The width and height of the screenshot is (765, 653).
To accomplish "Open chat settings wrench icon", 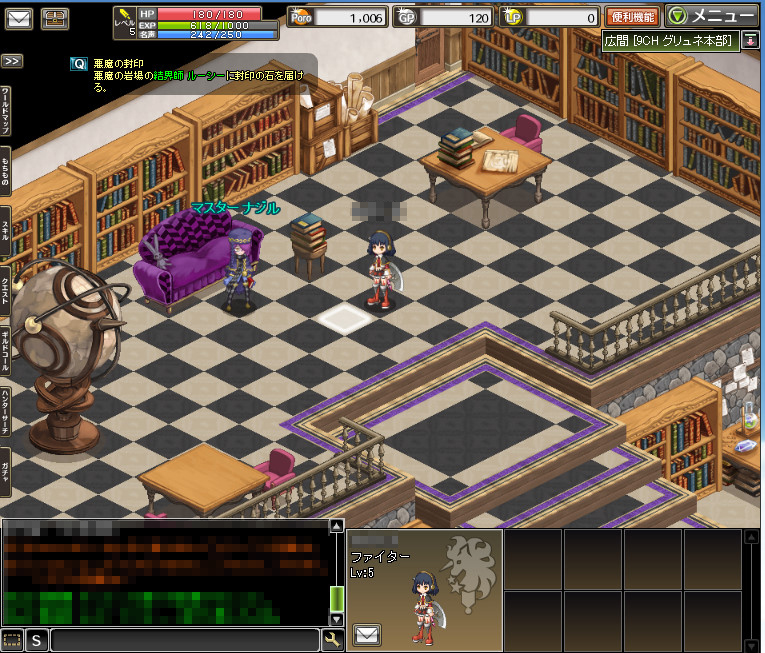I will coord(332,640).
